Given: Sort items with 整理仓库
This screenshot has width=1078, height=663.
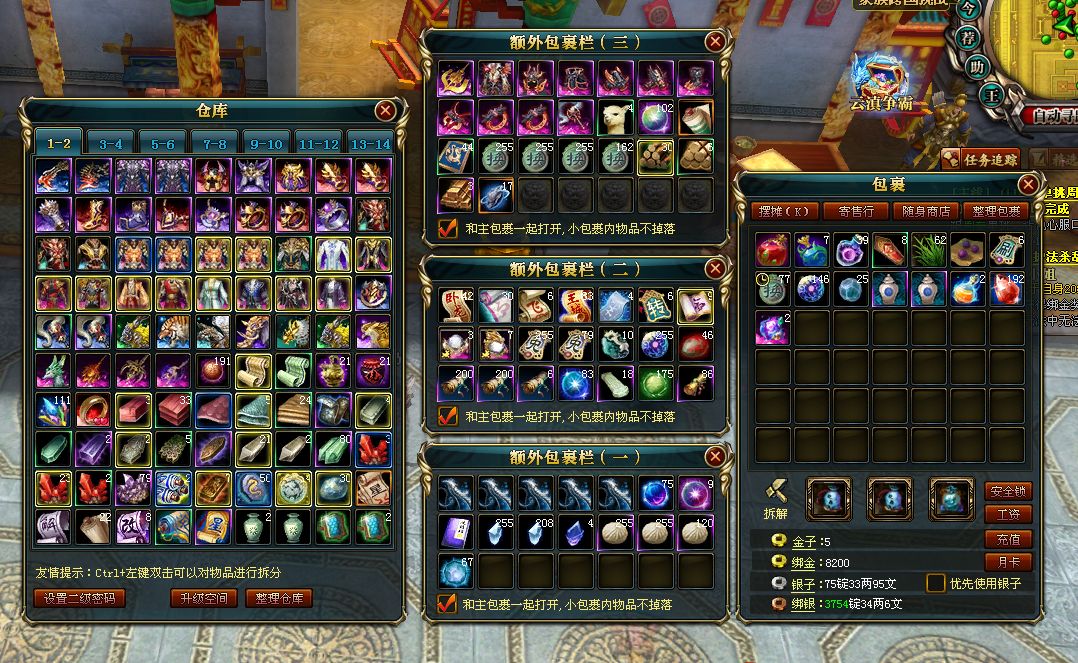Looking at the screenshot, I should pos(279,598).
